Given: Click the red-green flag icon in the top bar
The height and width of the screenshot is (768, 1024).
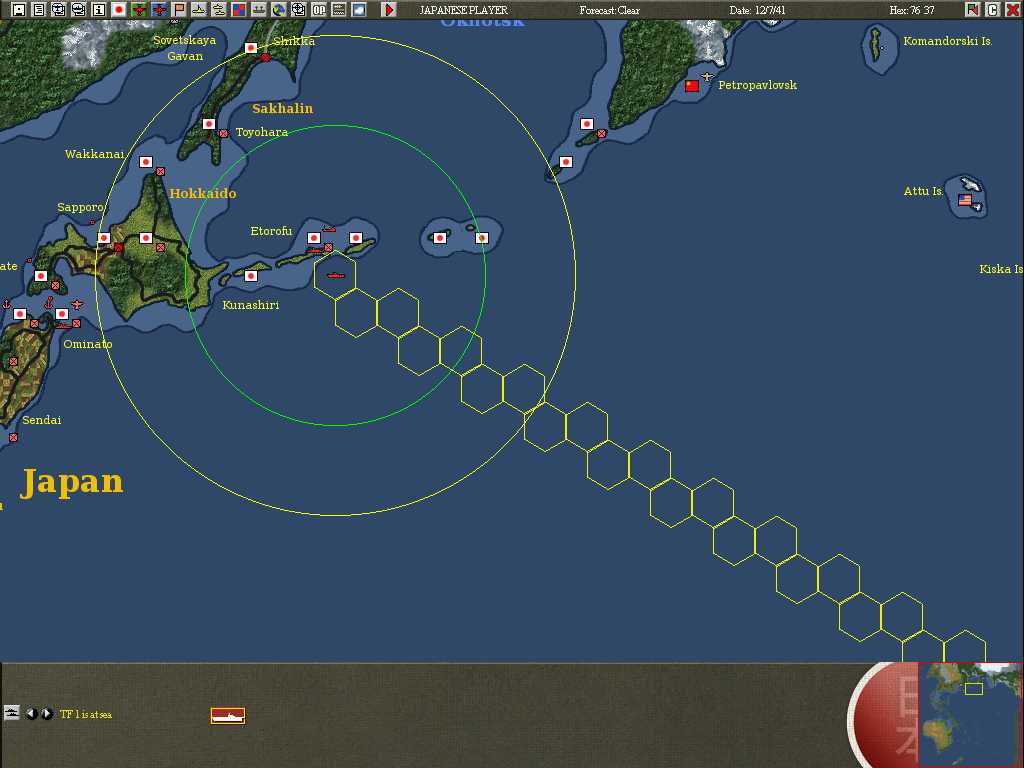Looking at the screenshot, I should pyautogui.click(x=973, y=10).
